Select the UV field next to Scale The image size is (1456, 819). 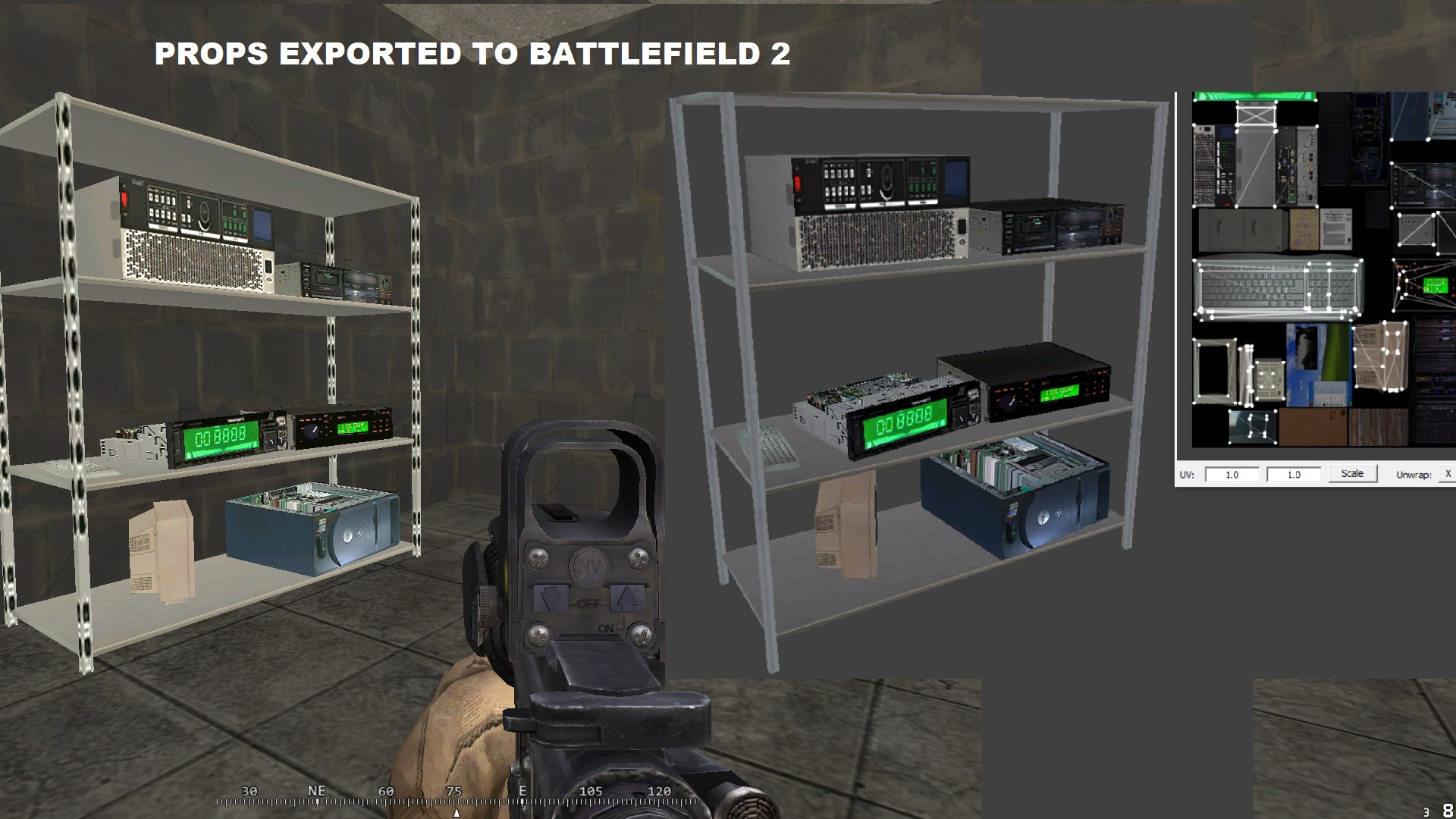1294,475
